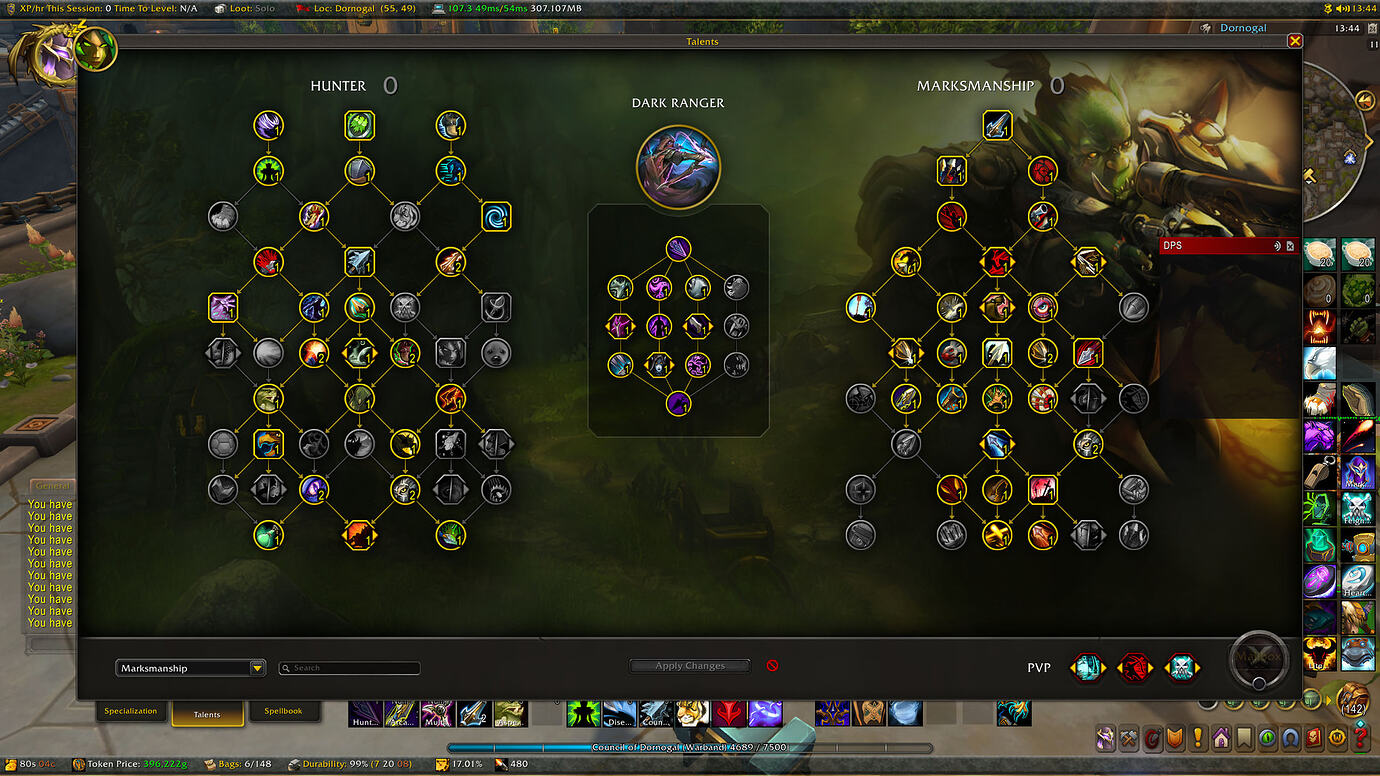This screenshot has width=1380, height=776.
Task: Switch to the Specialization tab
Action: coord(131,711)
